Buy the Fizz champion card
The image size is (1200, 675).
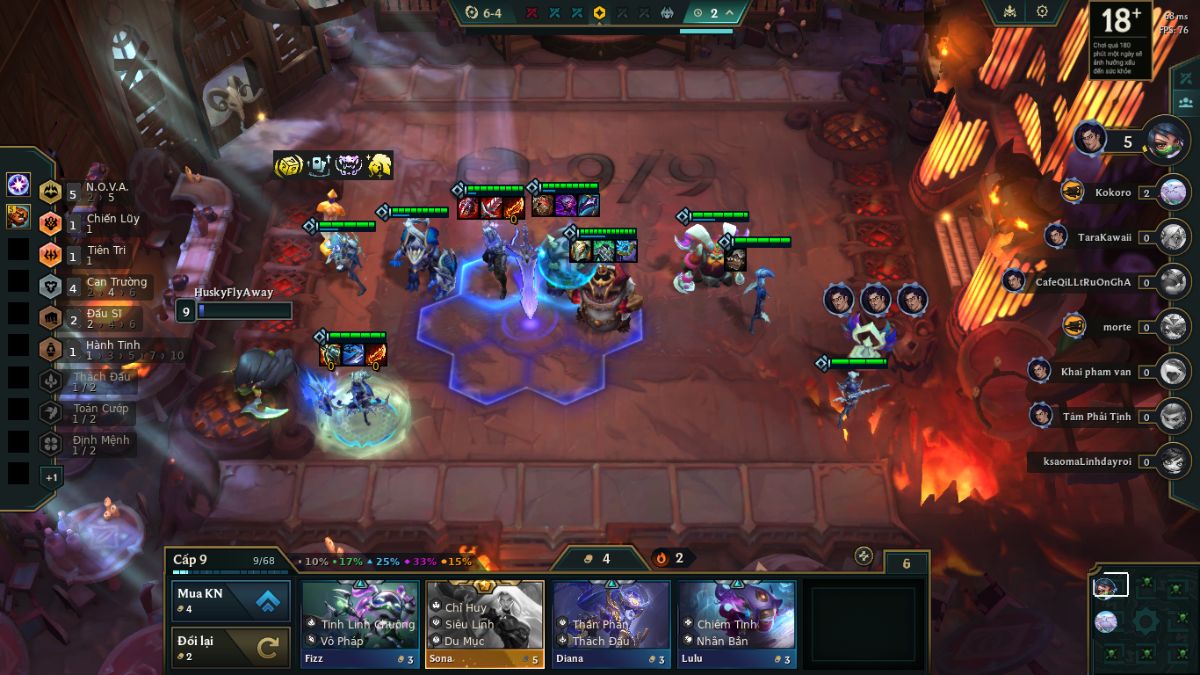(x=360, y=622)
